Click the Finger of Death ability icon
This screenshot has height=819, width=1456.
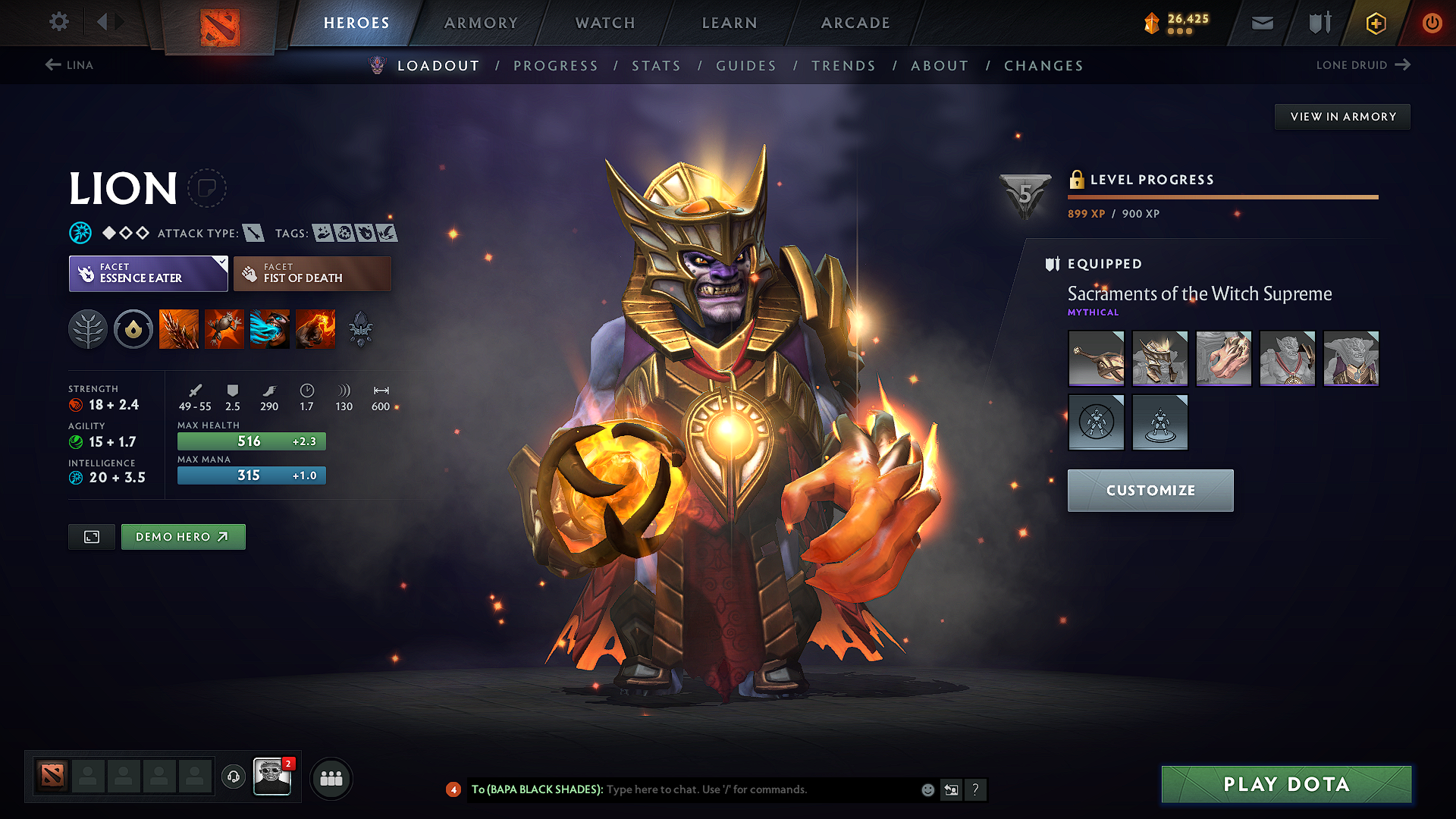click(315, 328)
